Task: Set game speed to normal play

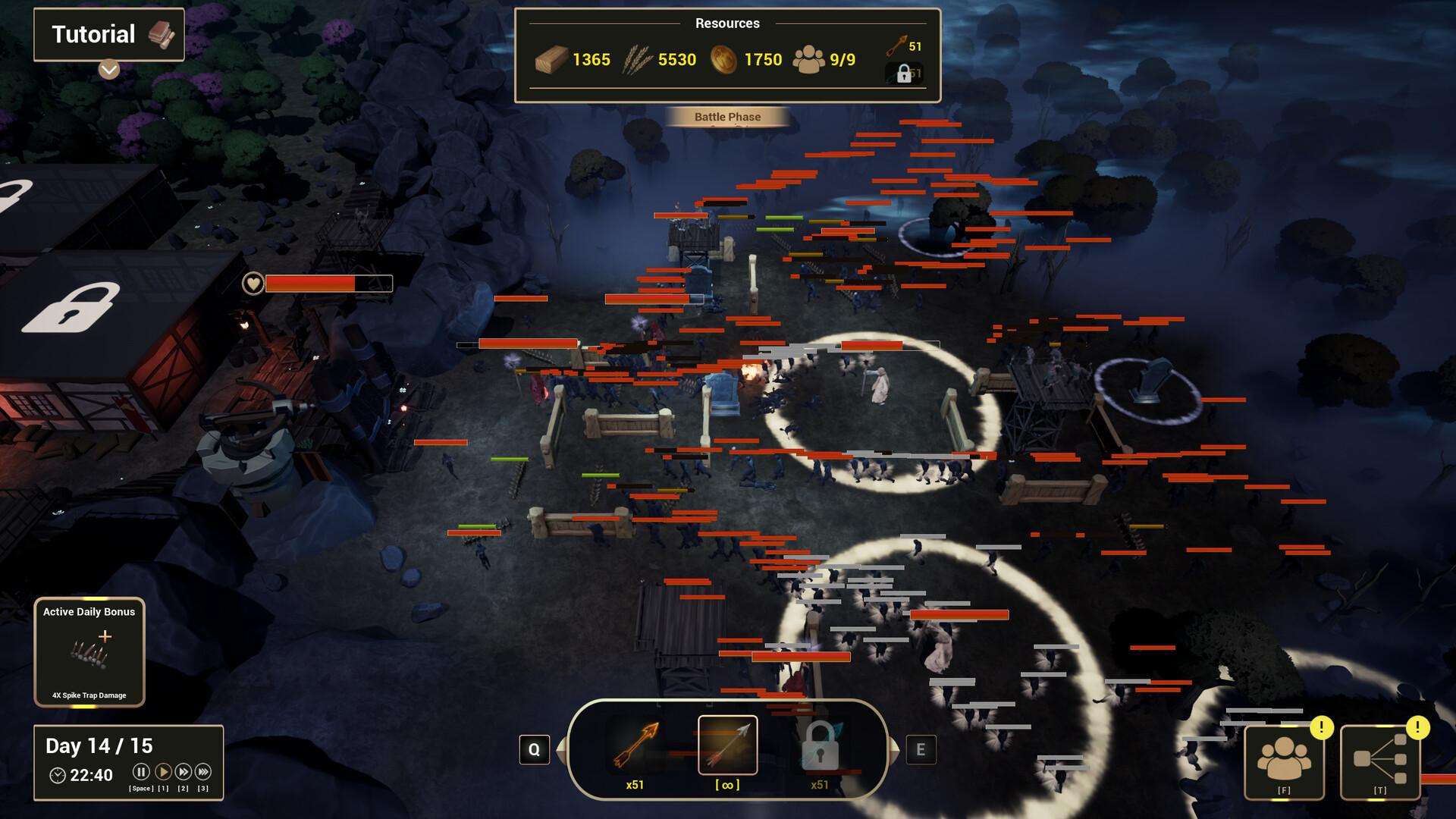Action: tap(162, 772)
